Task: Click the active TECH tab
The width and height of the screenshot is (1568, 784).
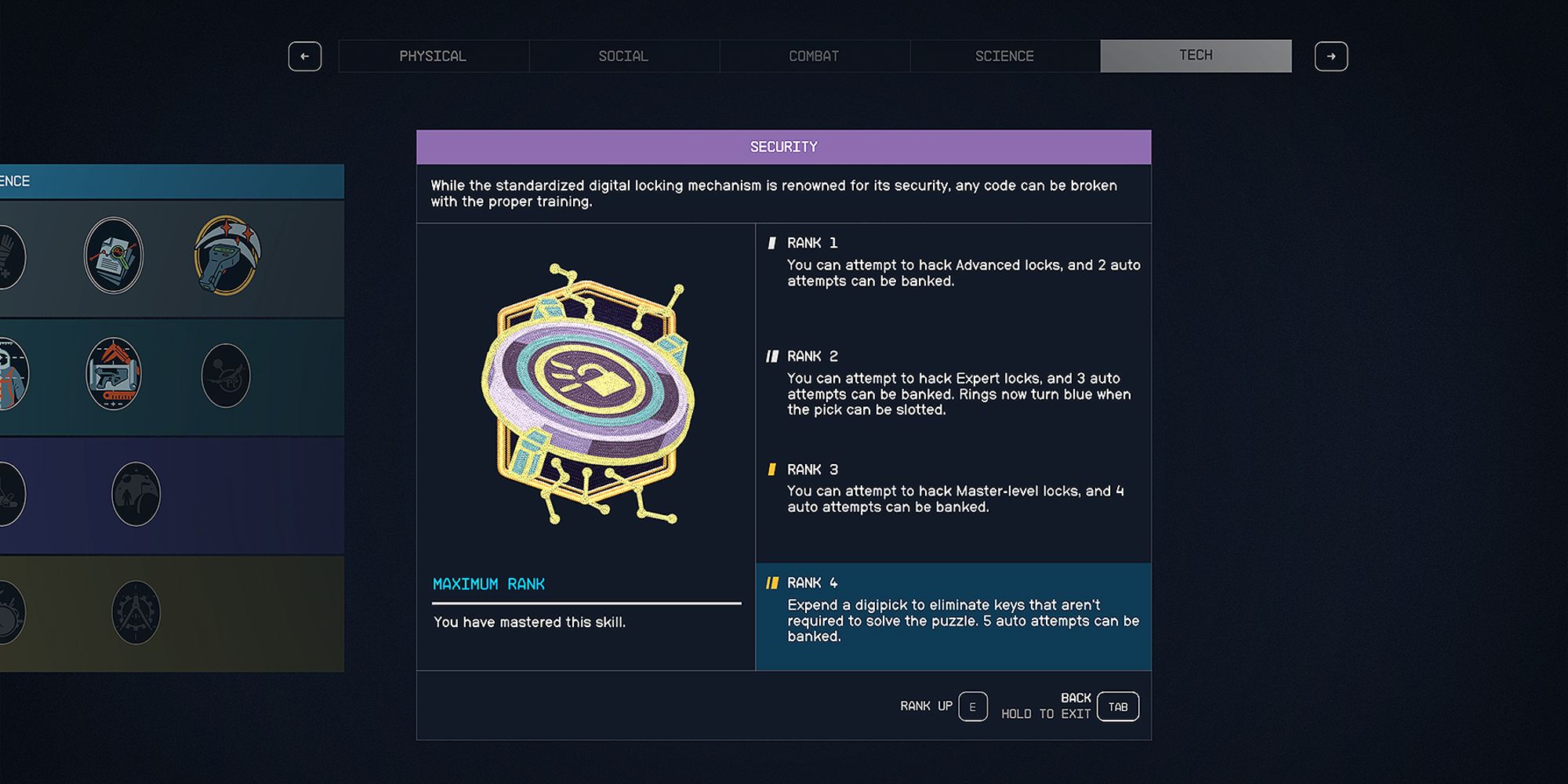Action: [x=1195, y=55]
